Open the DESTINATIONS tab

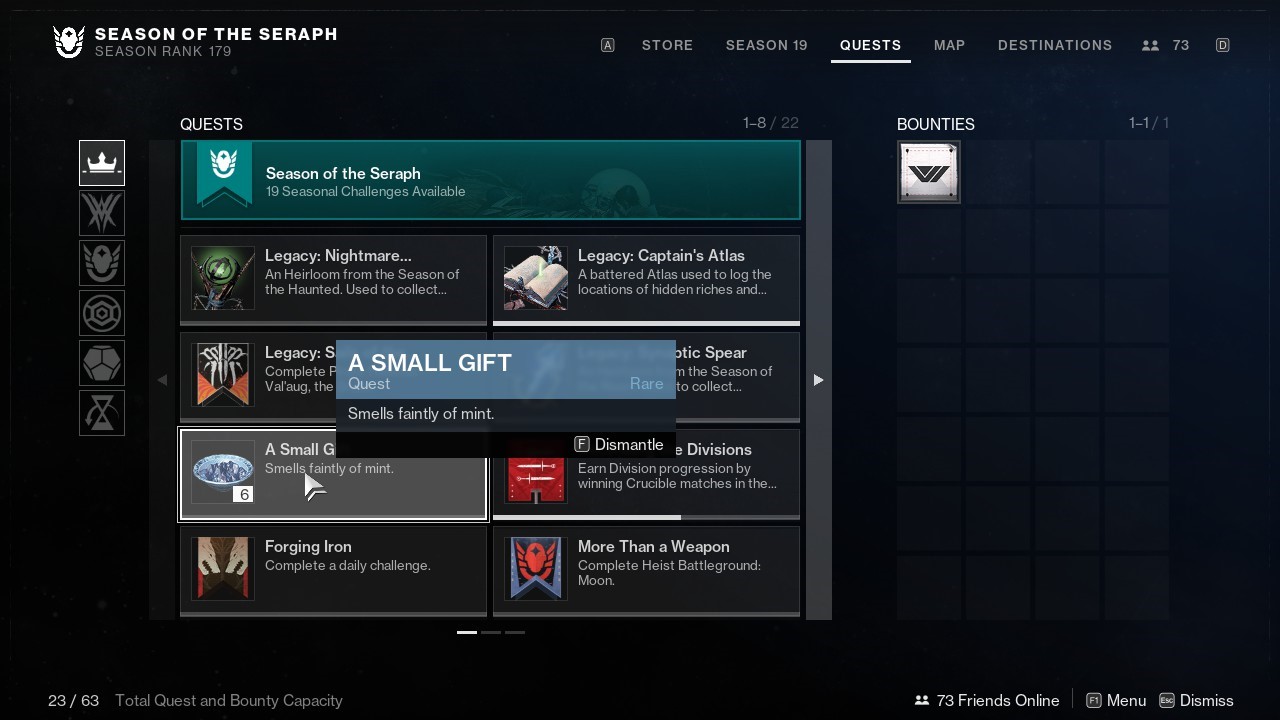coord(1055,45)
